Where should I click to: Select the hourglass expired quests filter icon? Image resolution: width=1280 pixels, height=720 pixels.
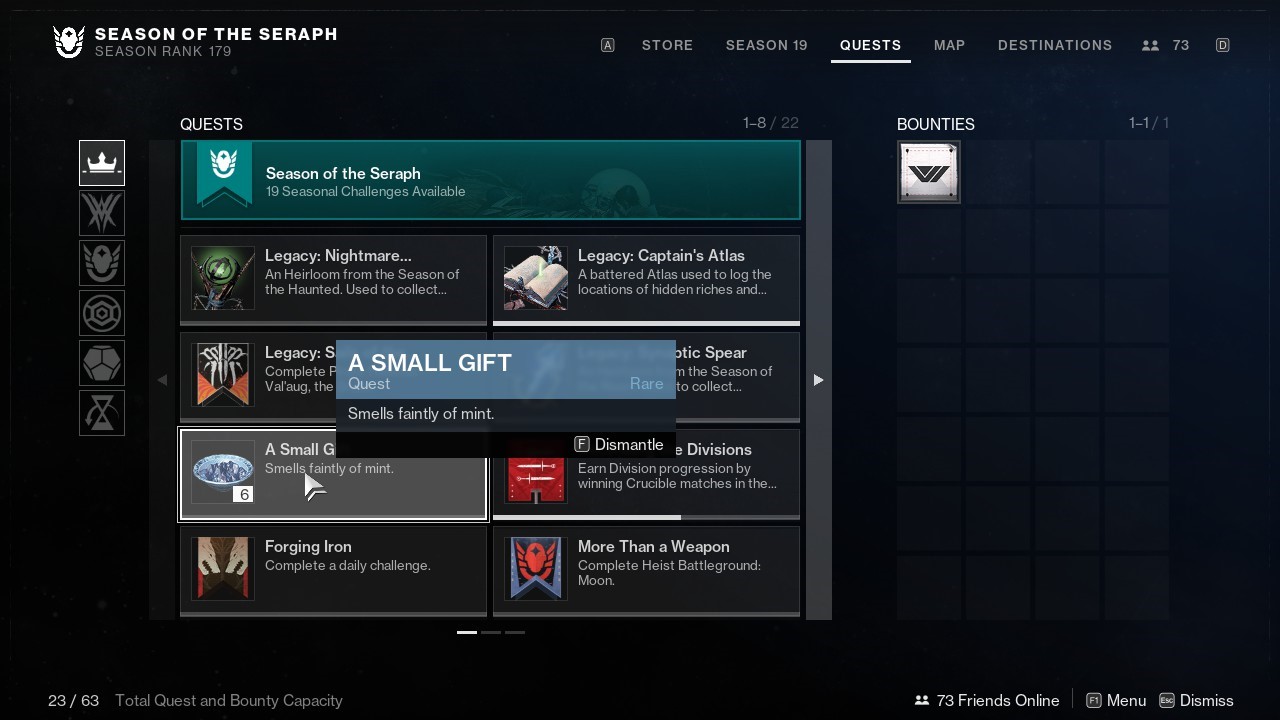click(x=101, y=413)
